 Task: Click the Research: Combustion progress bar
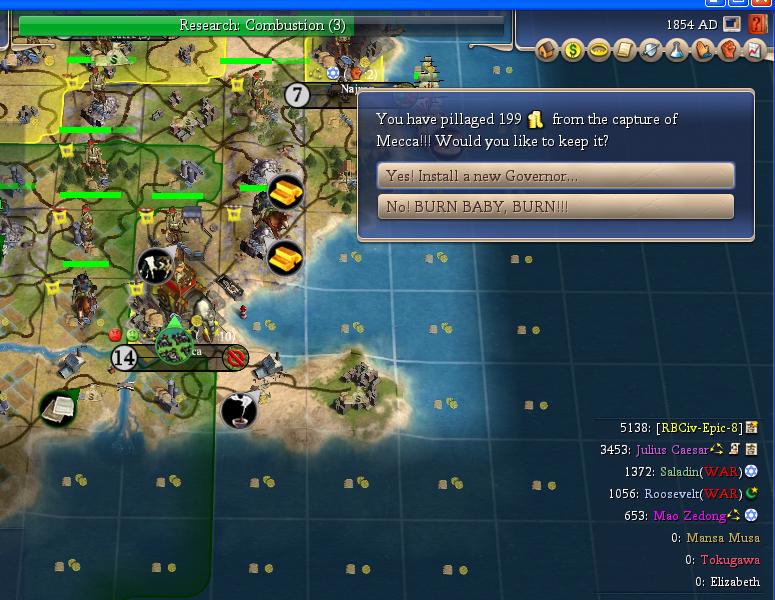(x=262, y=25)
